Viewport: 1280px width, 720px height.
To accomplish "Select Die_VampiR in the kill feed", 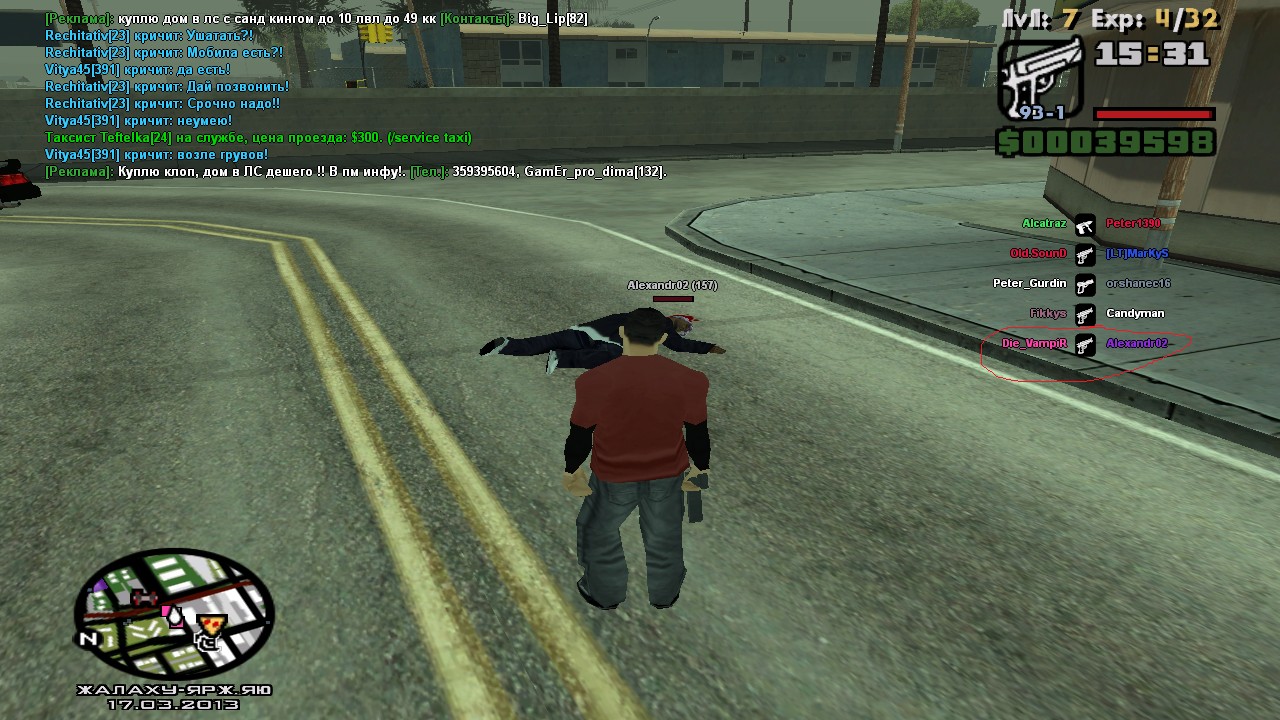I will (1034, 344).
